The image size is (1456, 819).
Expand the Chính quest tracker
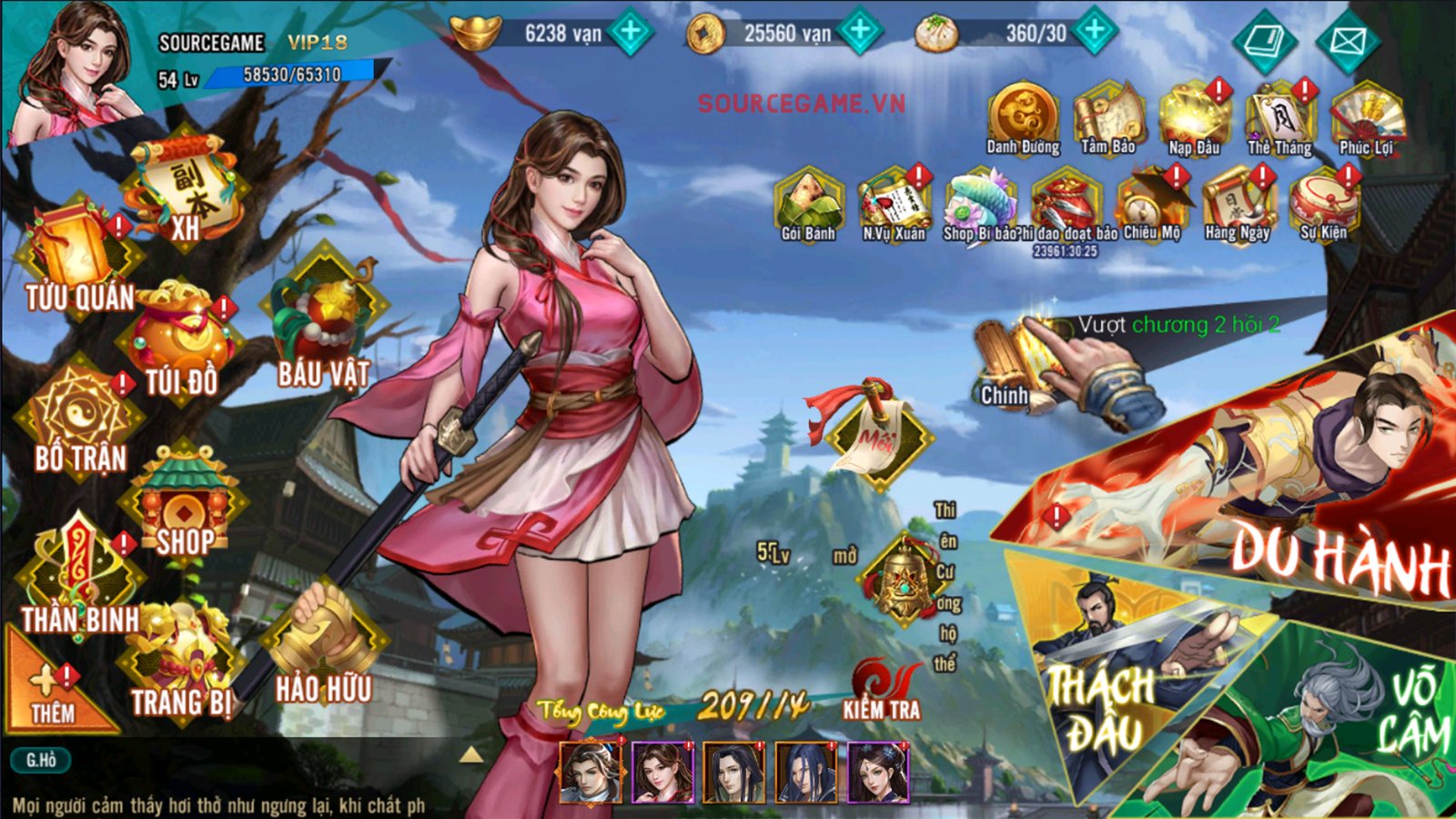[1007, 355]
